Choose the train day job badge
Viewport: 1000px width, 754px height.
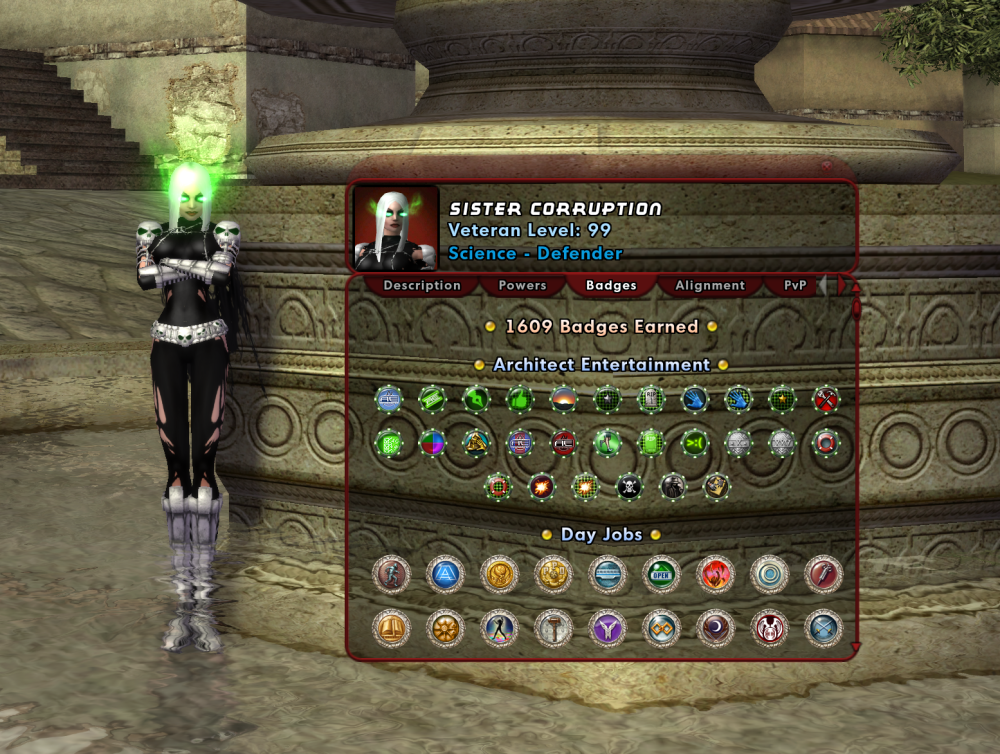pyautogui.click(x=607, y=575)
